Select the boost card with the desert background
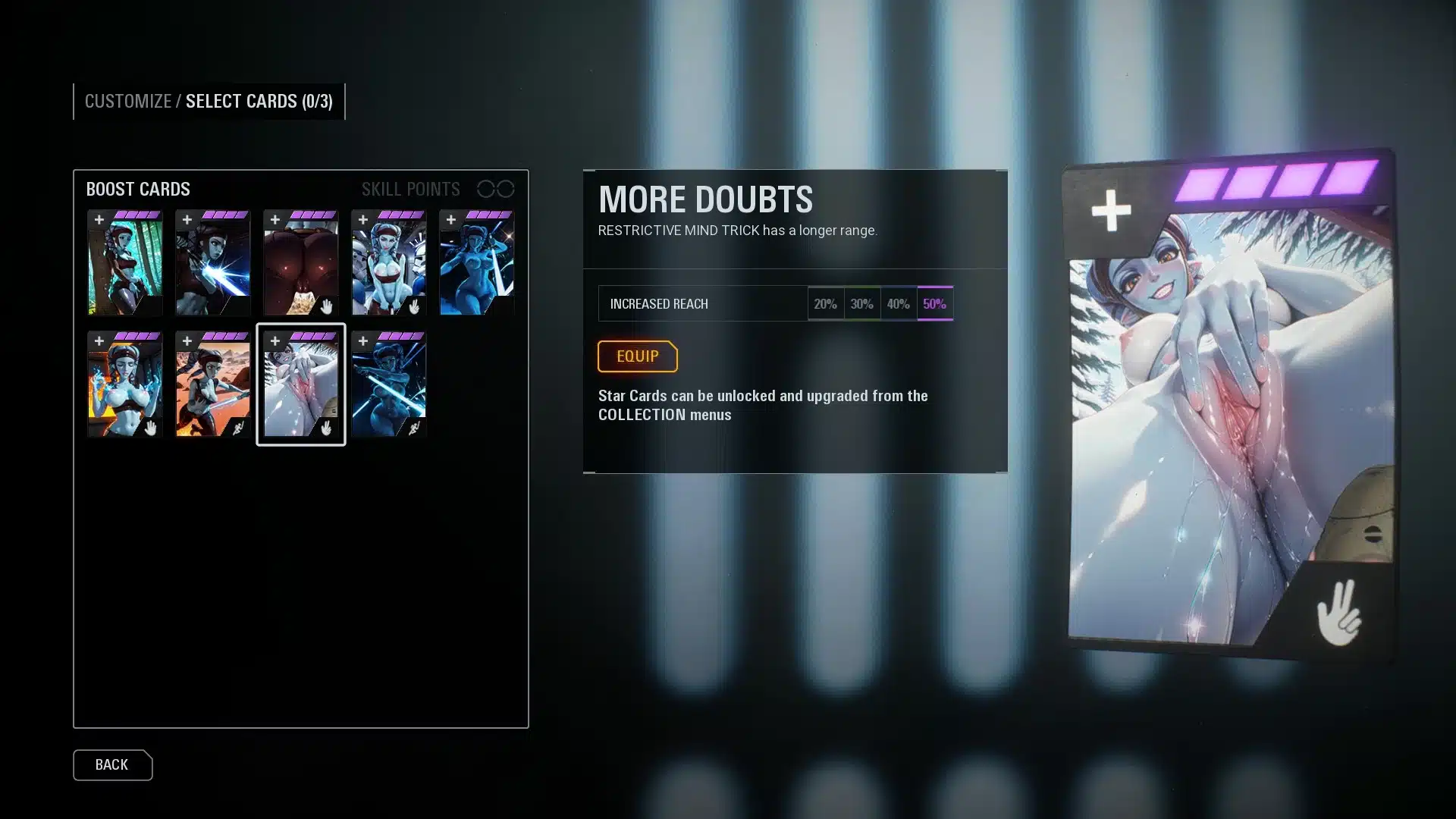The width and height of the screenshot is (1456, 819). (x=212, y=384)
